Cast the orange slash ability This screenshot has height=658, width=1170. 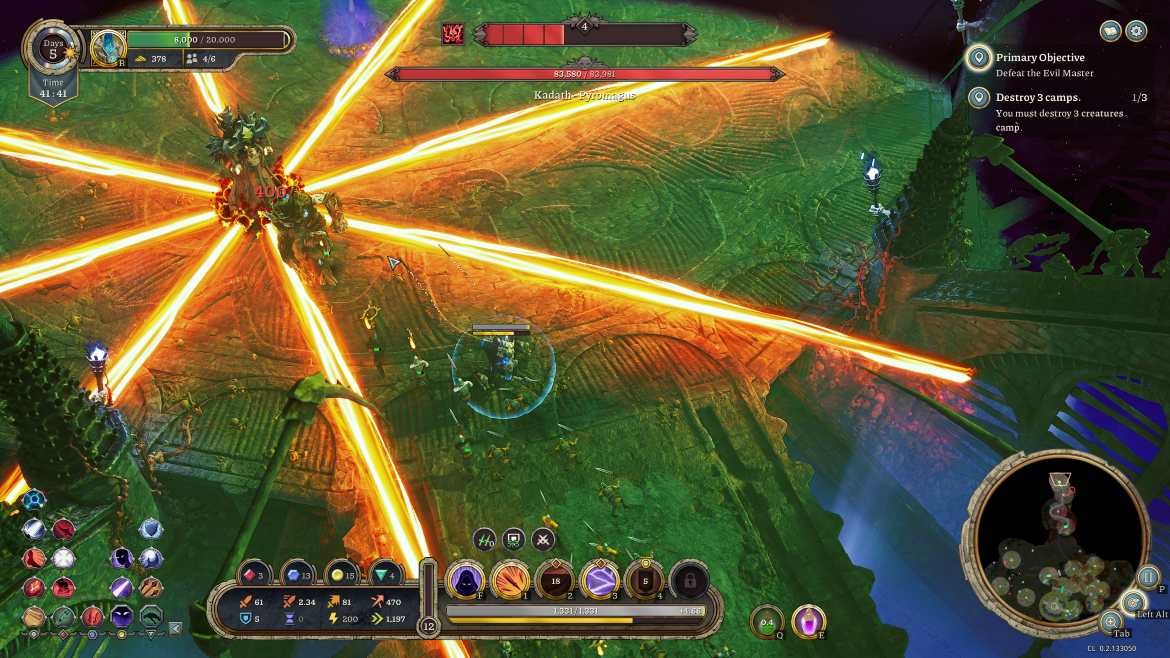coord(510,579)
